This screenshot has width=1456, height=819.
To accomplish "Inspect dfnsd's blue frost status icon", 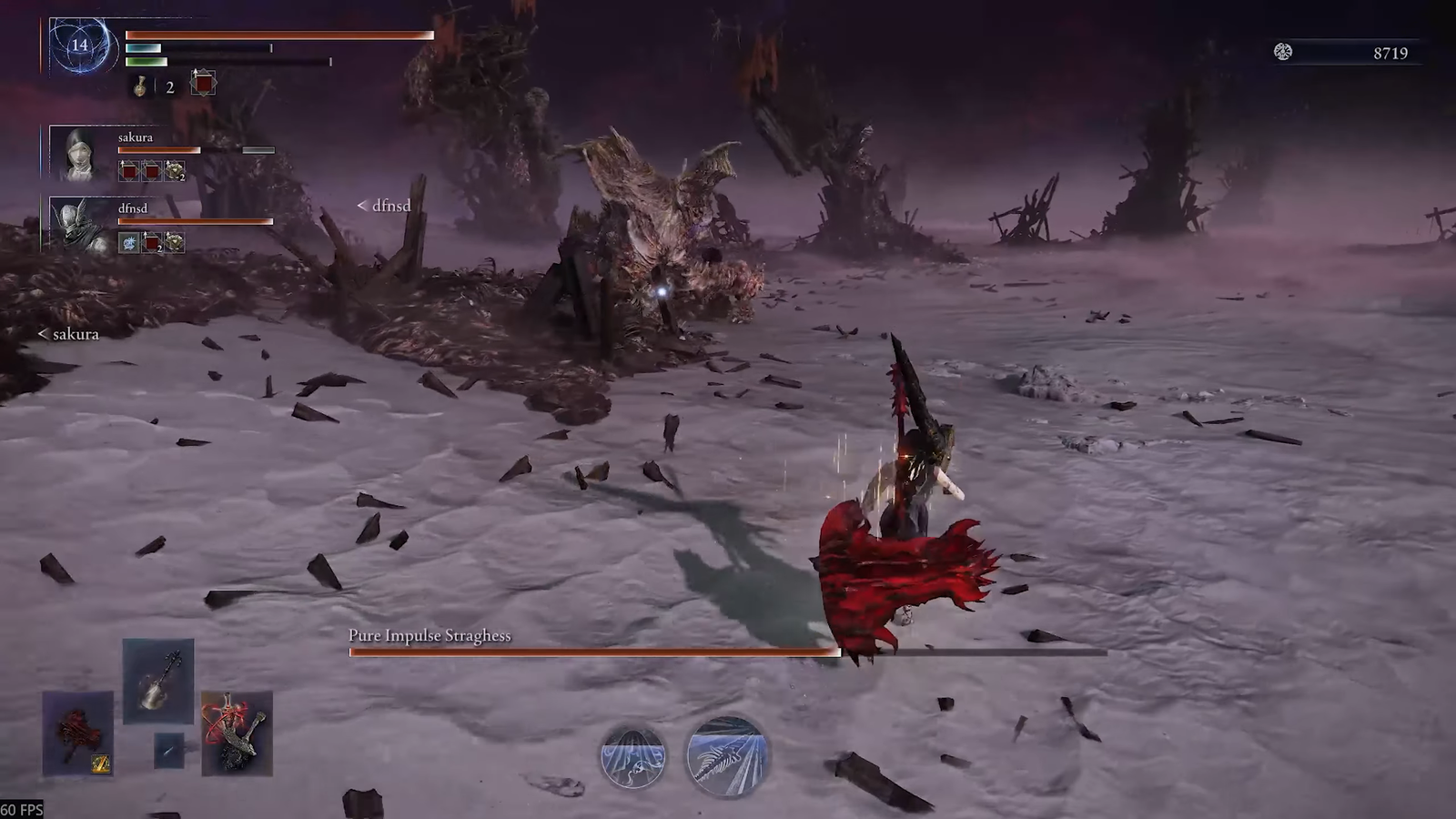I will [129, 243].
